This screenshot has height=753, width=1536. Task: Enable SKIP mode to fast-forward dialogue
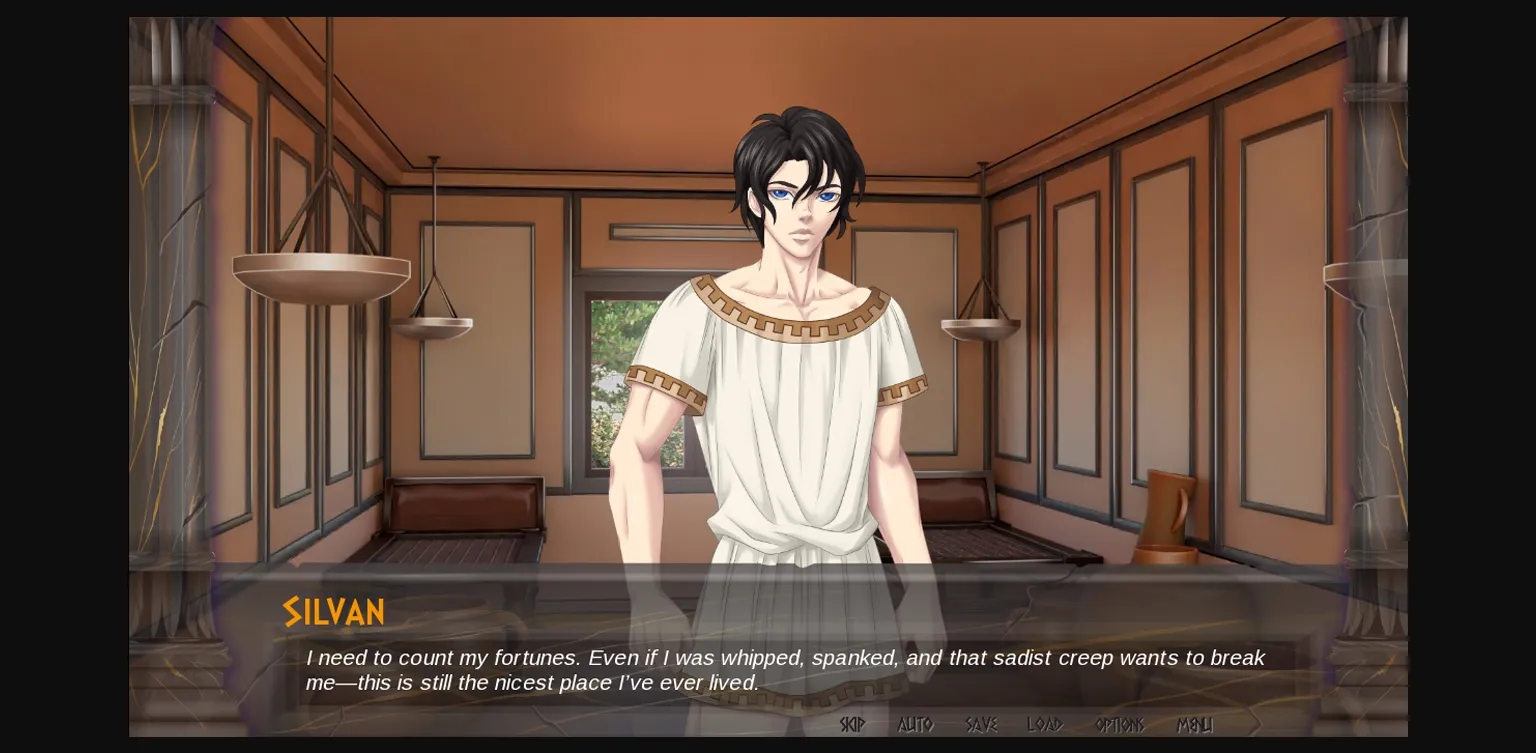(x=852, y=724)
